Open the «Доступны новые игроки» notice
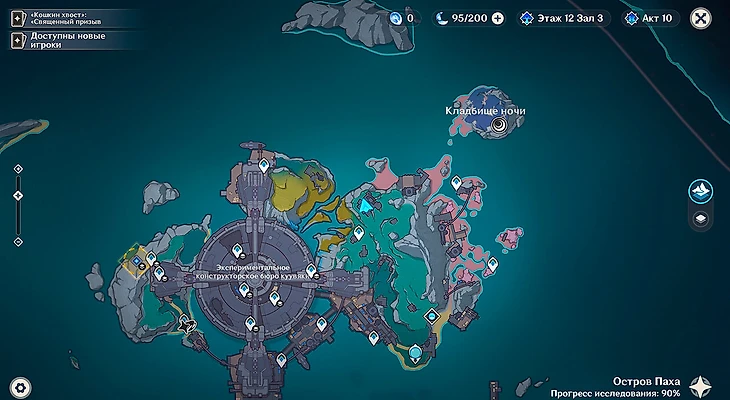The width and height of the screenshot is (730, 400). [62, 40]
